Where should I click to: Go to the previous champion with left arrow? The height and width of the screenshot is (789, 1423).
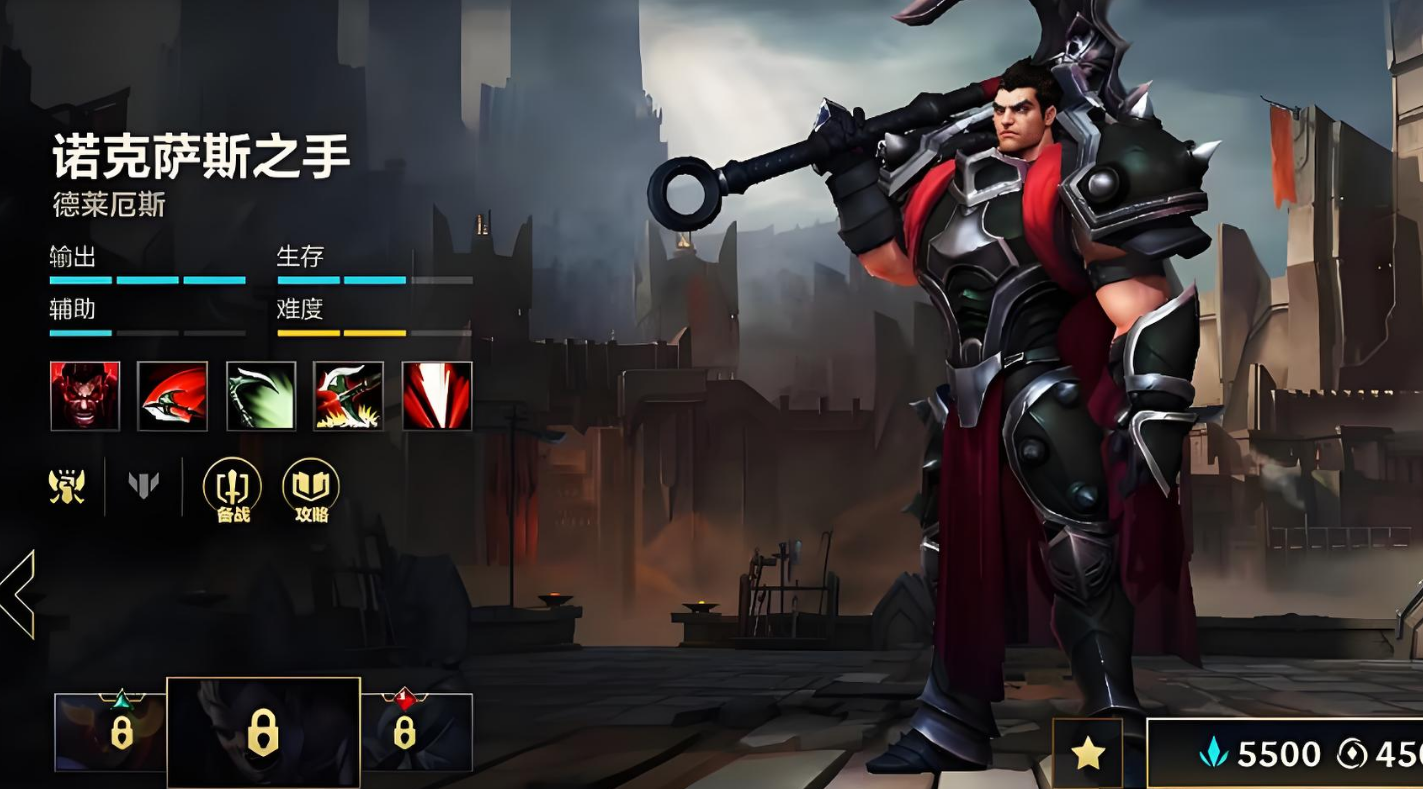(x=18, y=594)
